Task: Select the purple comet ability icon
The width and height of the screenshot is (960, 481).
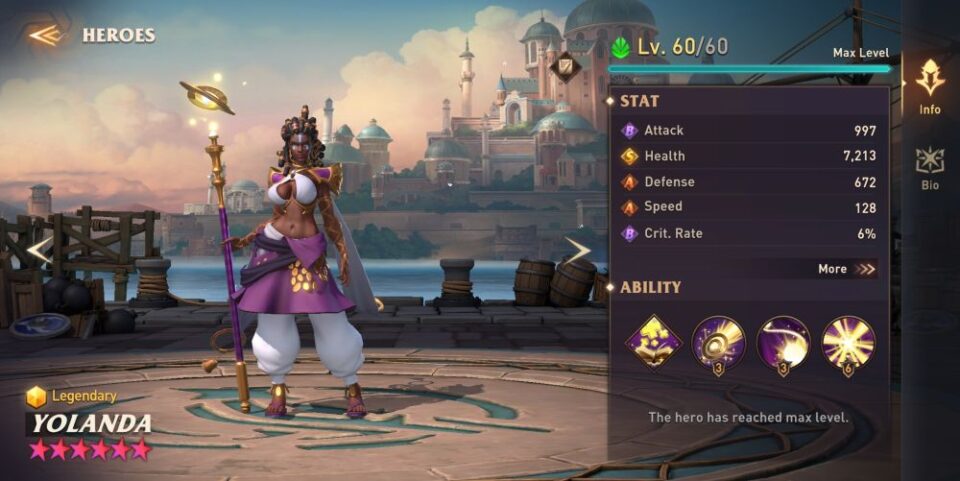Action: point(783,342)
